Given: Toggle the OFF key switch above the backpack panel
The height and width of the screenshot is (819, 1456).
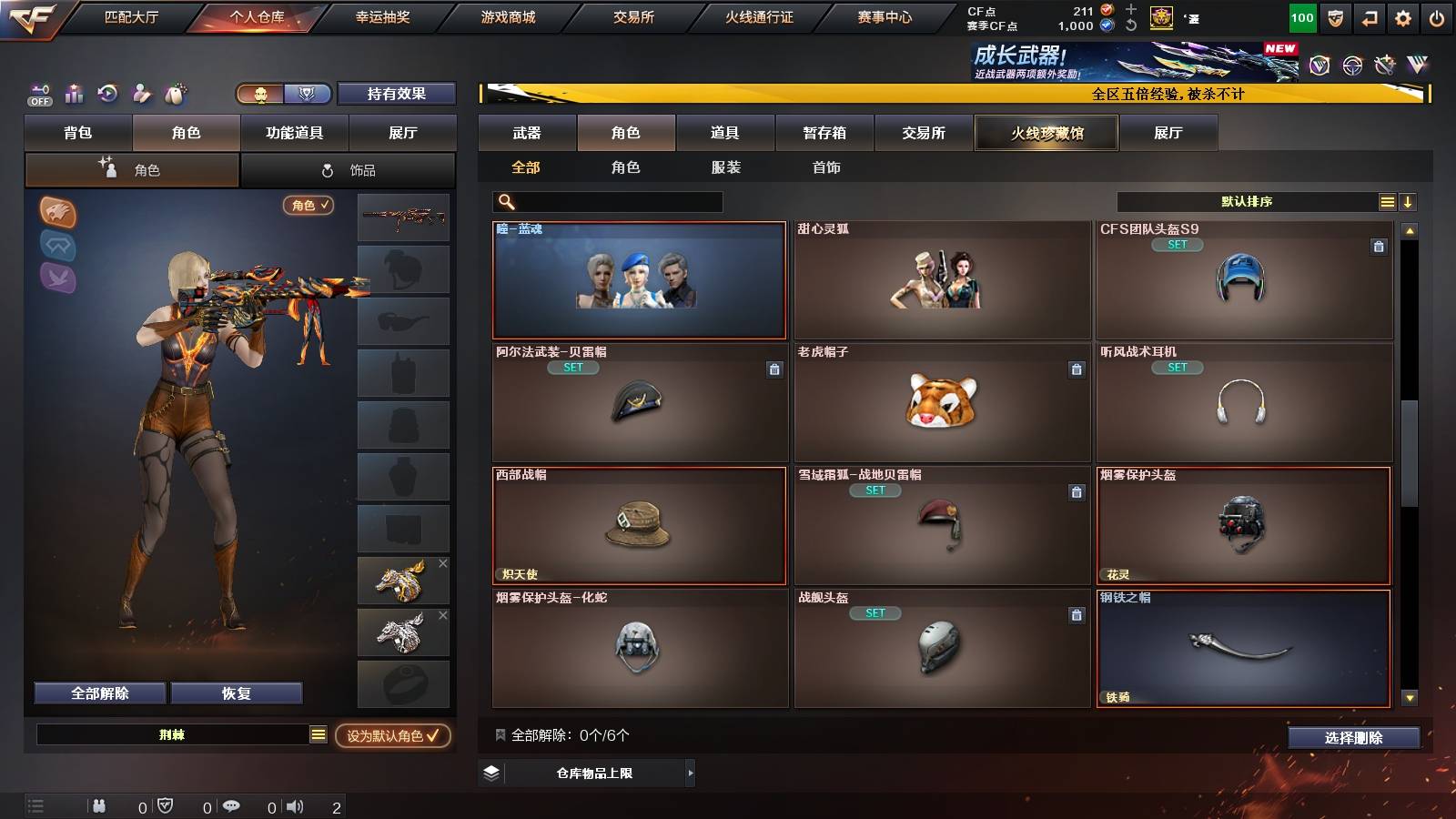Looking at the screenshot, I should [38, 94].
